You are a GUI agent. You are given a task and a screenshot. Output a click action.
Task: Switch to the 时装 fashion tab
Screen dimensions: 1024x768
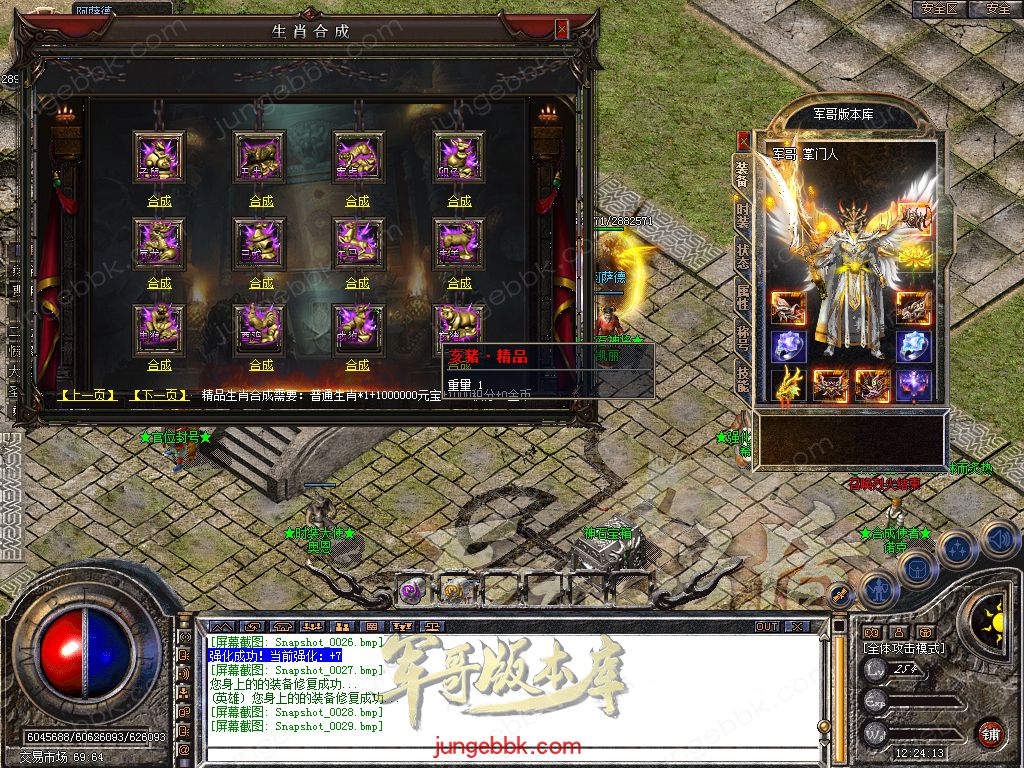(742, 213)
